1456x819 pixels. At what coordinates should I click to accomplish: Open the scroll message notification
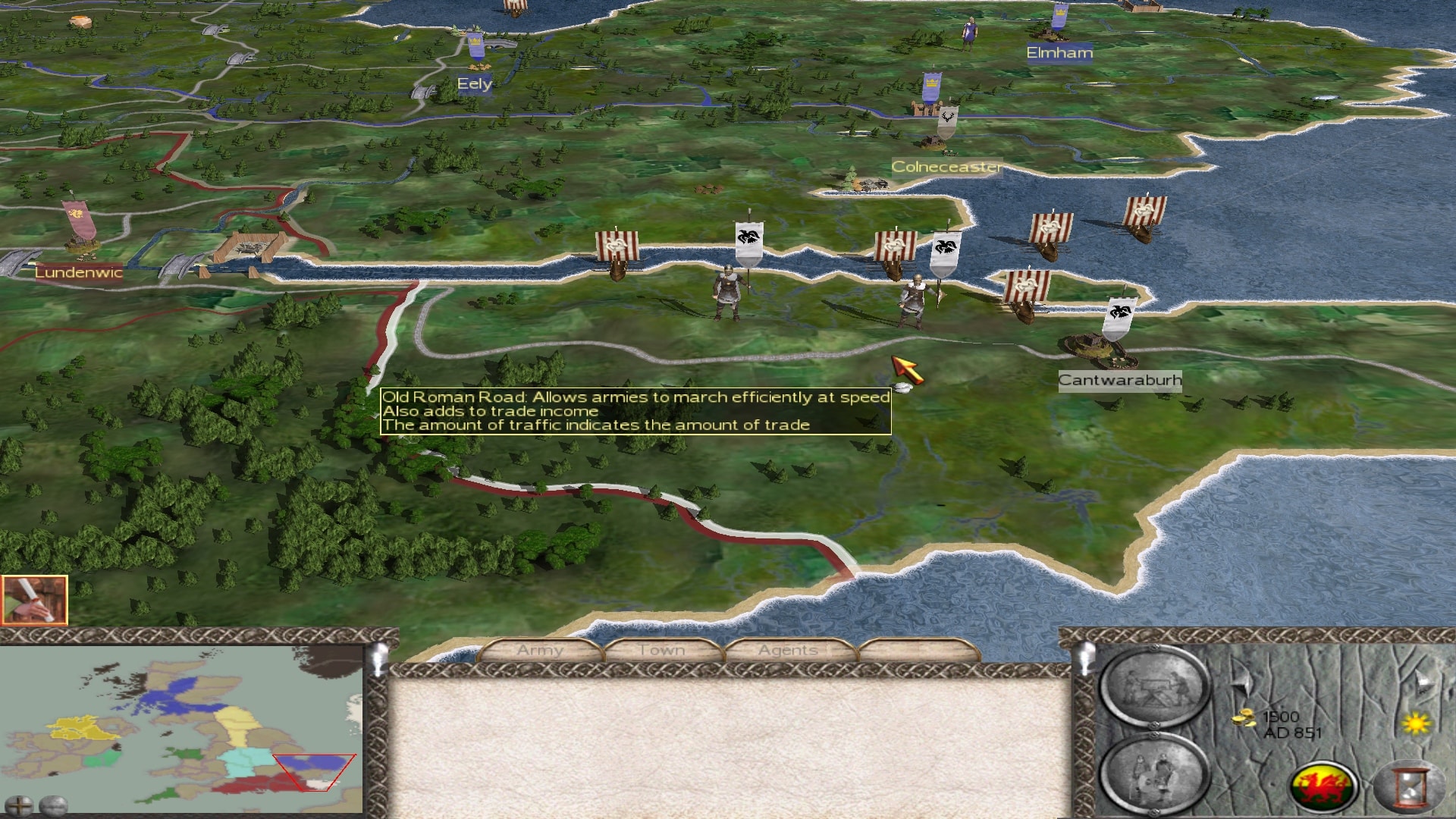pos(34,600)
